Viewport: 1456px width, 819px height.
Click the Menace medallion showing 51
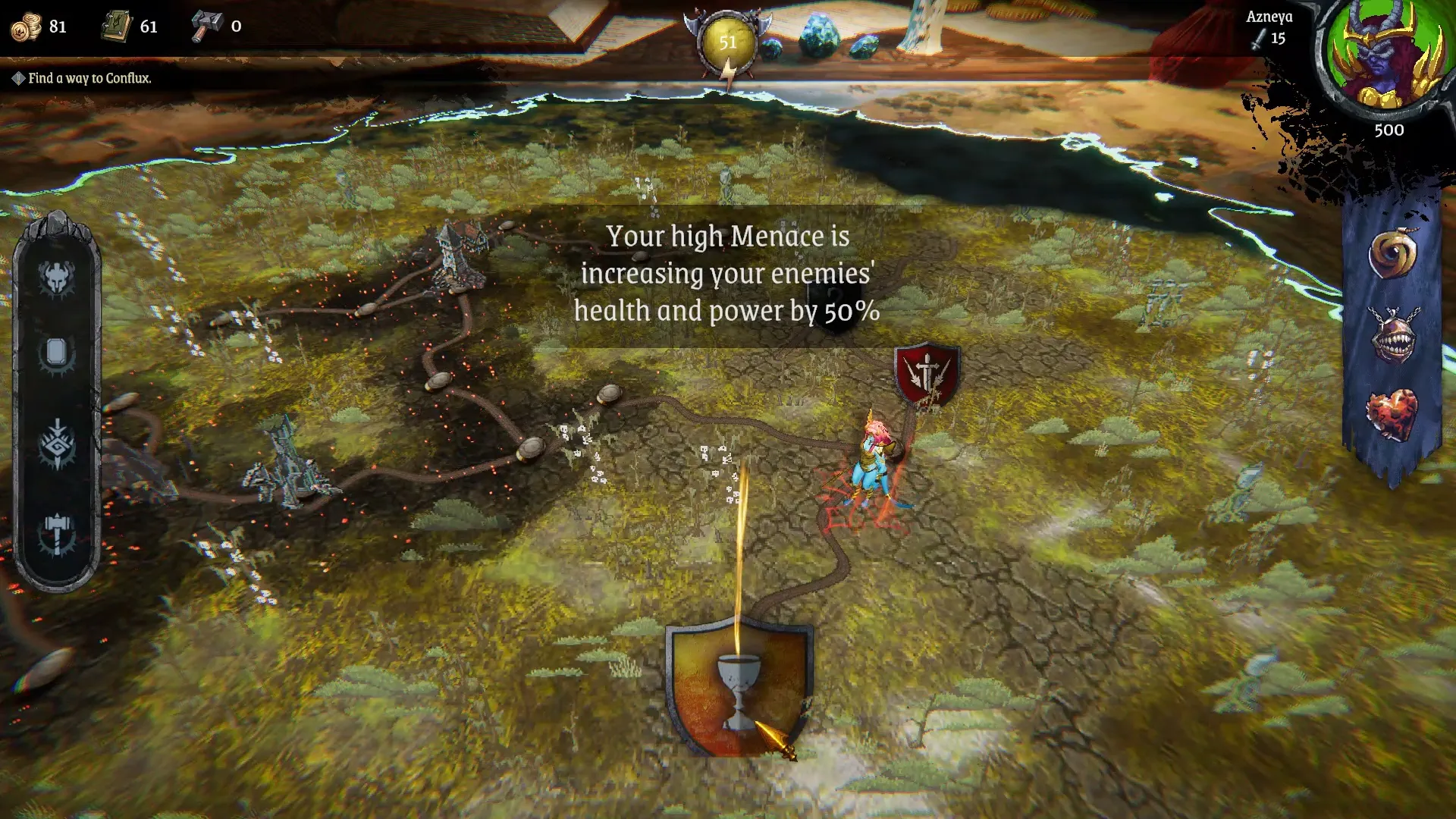coord(728,42)
